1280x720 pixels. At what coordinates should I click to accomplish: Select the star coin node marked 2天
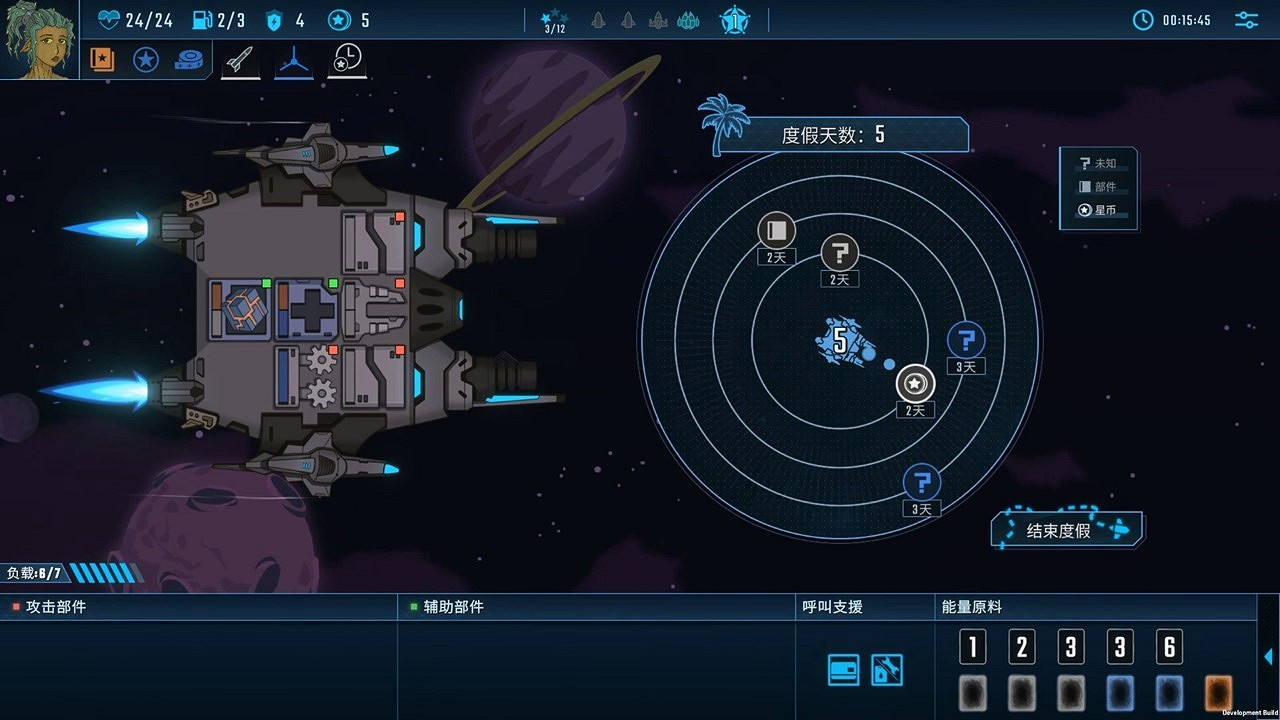pyautogui.click(x=915, y=383)
